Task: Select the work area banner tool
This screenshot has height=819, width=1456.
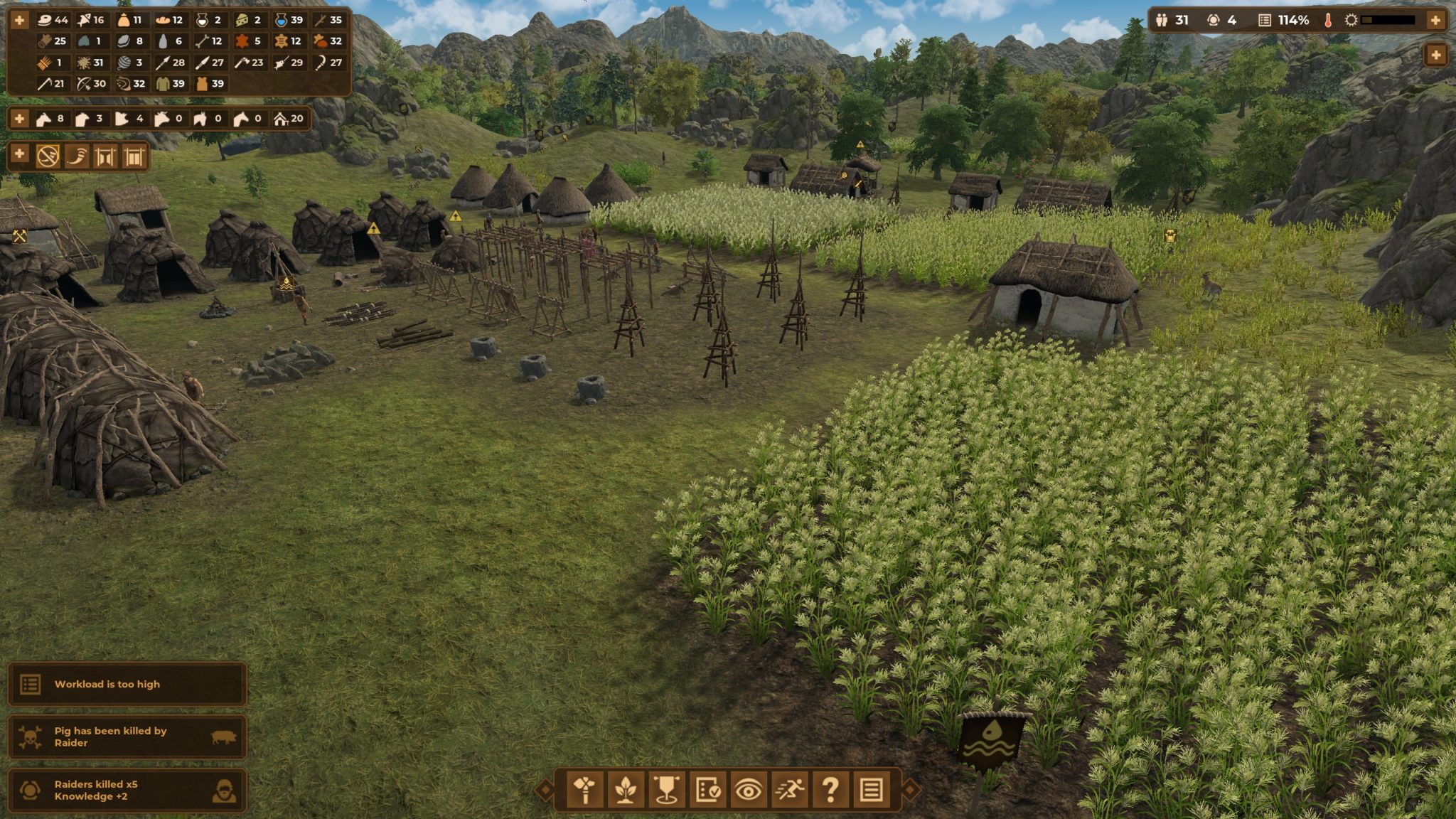Action: click(666, 789)
